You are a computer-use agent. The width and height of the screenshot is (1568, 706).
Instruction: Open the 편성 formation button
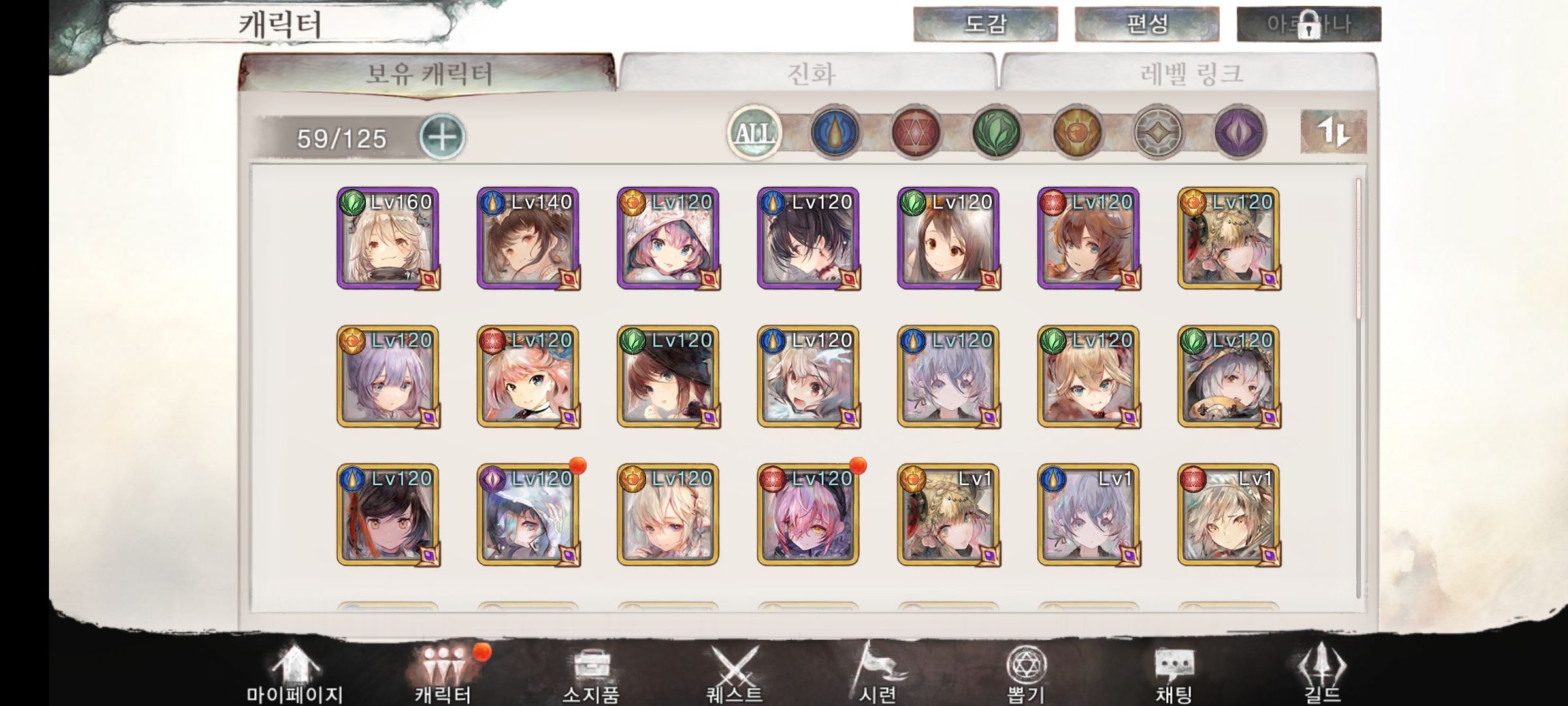pyautogui.click(x=1147, y=24)
